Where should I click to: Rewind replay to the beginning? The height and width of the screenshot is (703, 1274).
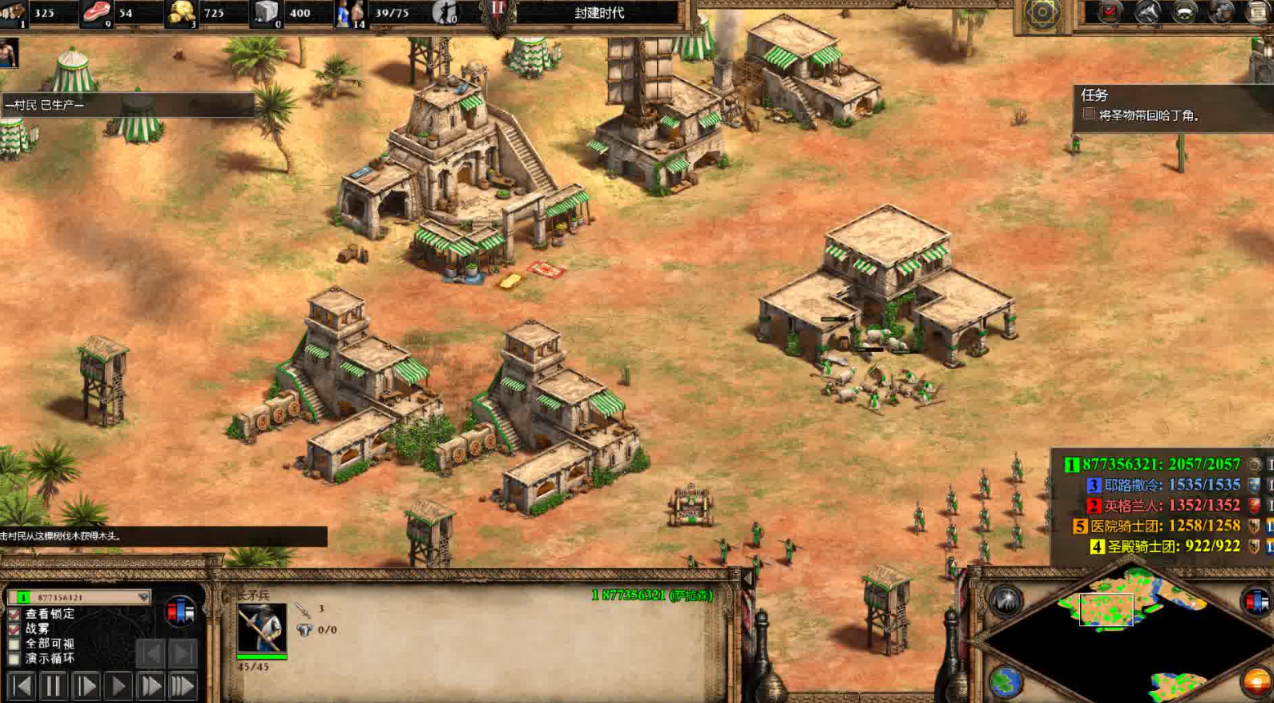point(21,686)
